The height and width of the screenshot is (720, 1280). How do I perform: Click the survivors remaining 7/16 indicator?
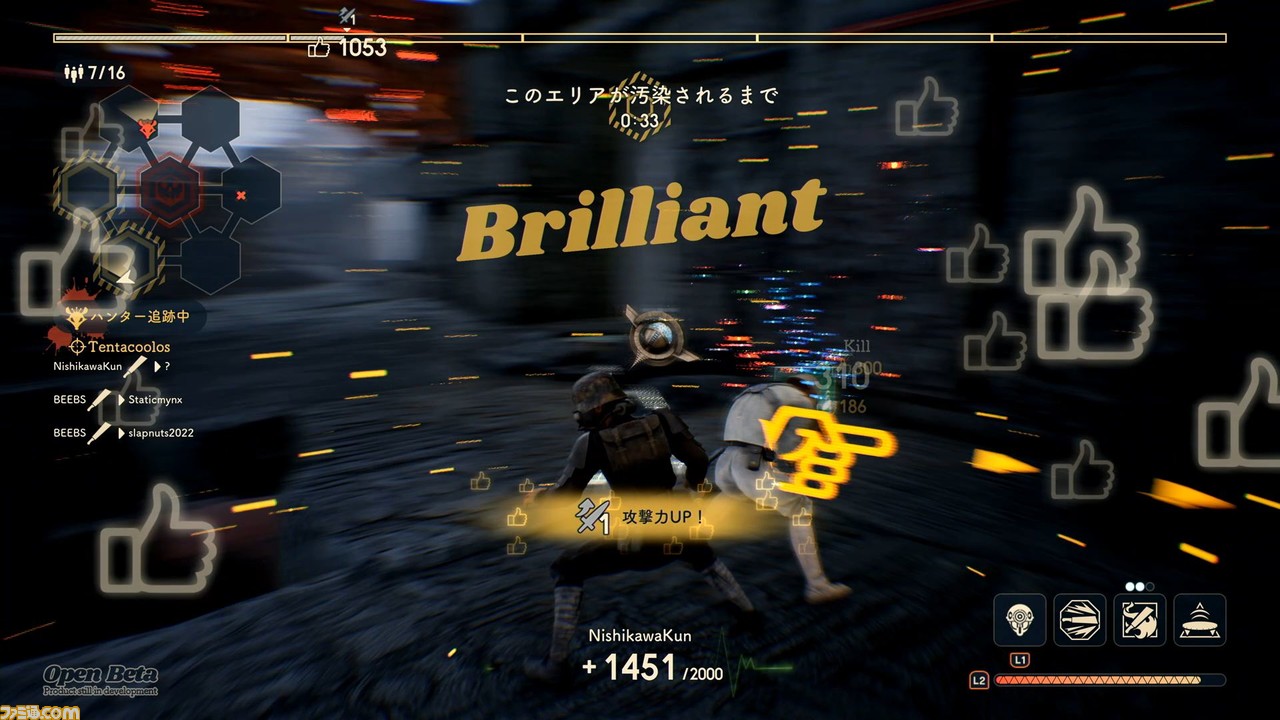94,73
